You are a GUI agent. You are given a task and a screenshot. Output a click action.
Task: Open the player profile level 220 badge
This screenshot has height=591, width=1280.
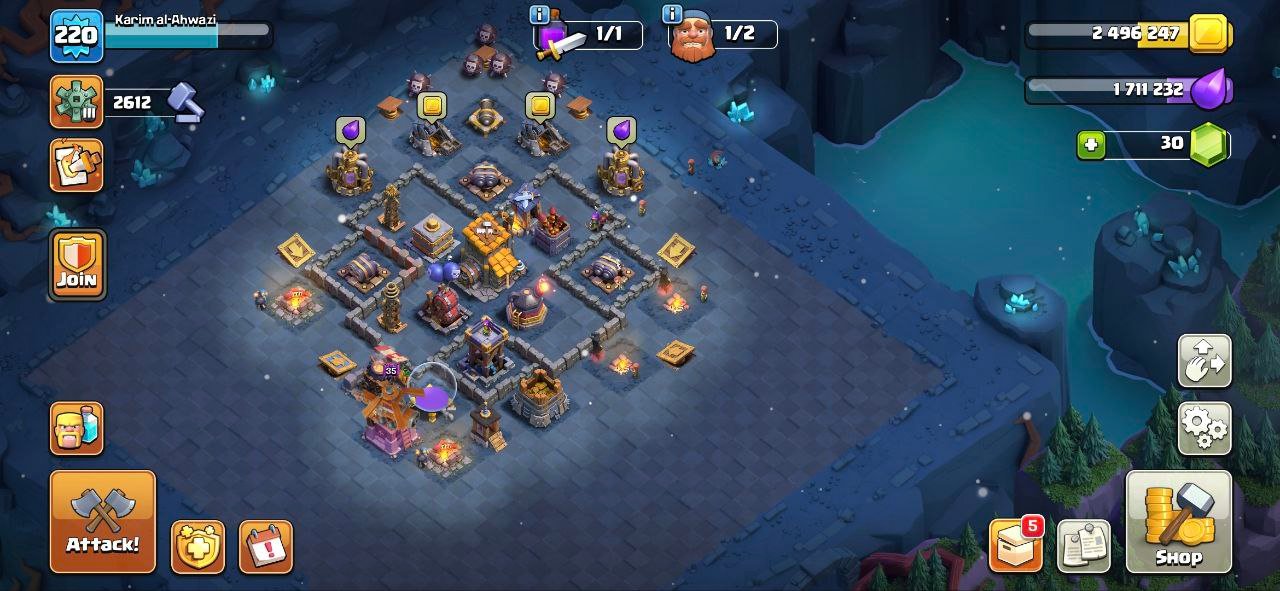(76, 36)
